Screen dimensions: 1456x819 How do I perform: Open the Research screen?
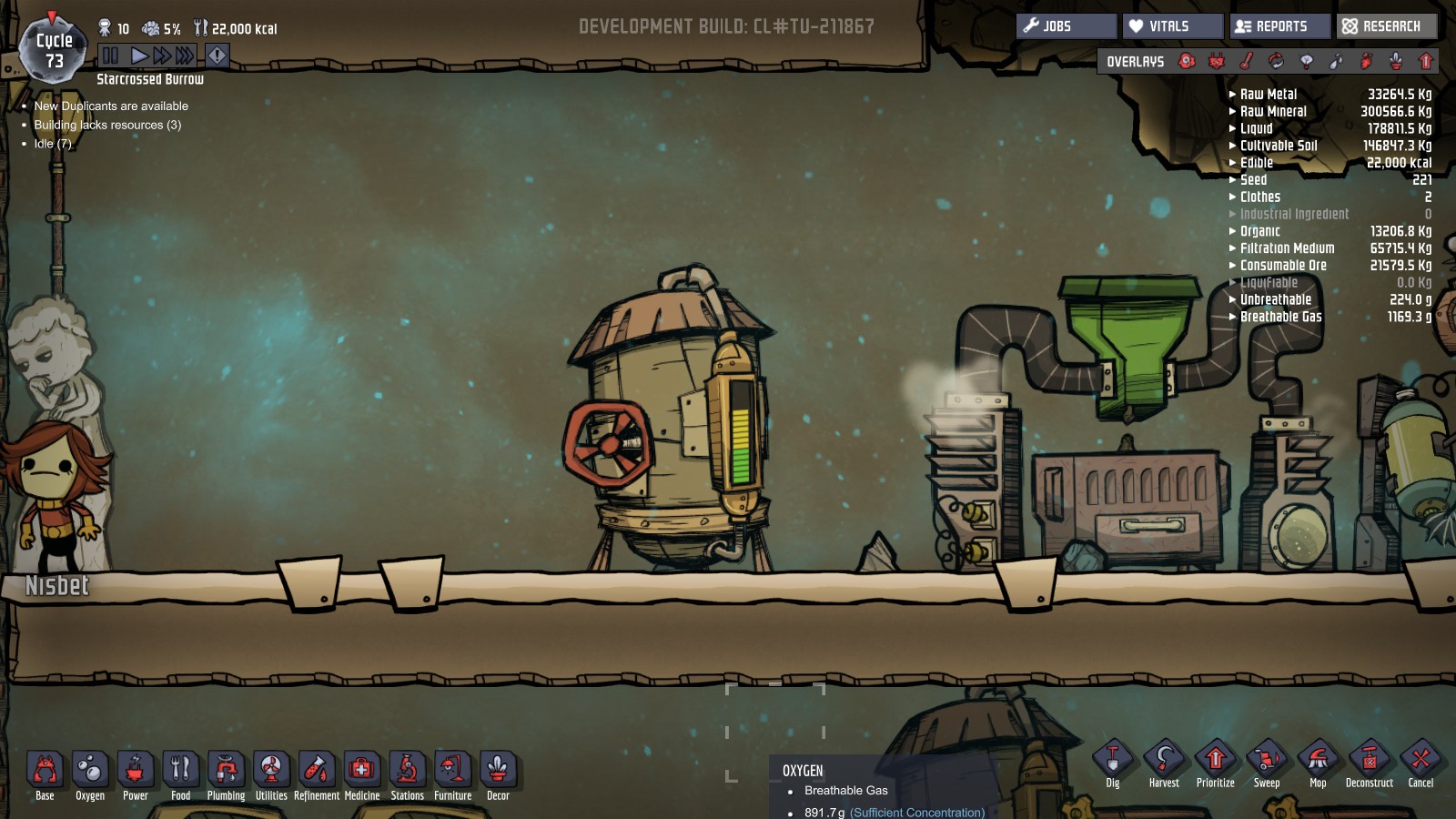coord(1387,26)
